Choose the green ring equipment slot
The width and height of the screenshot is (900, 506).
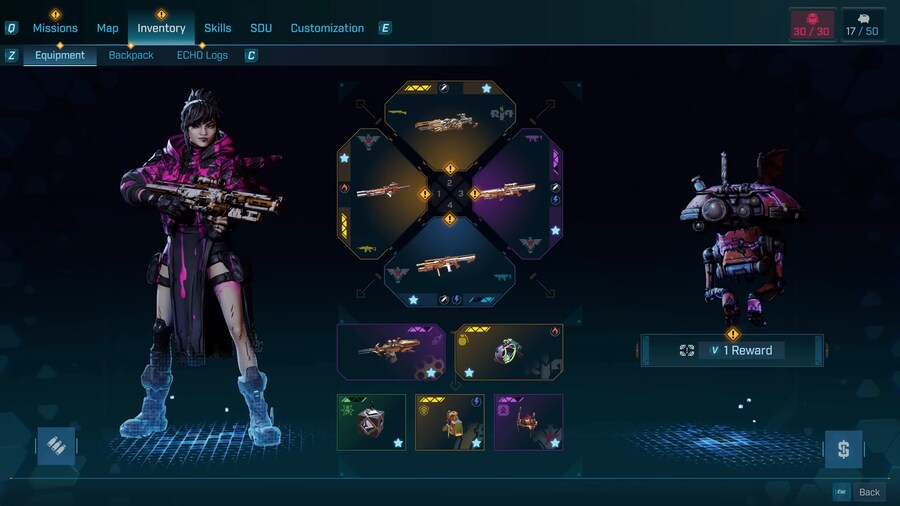click(508, 352)
